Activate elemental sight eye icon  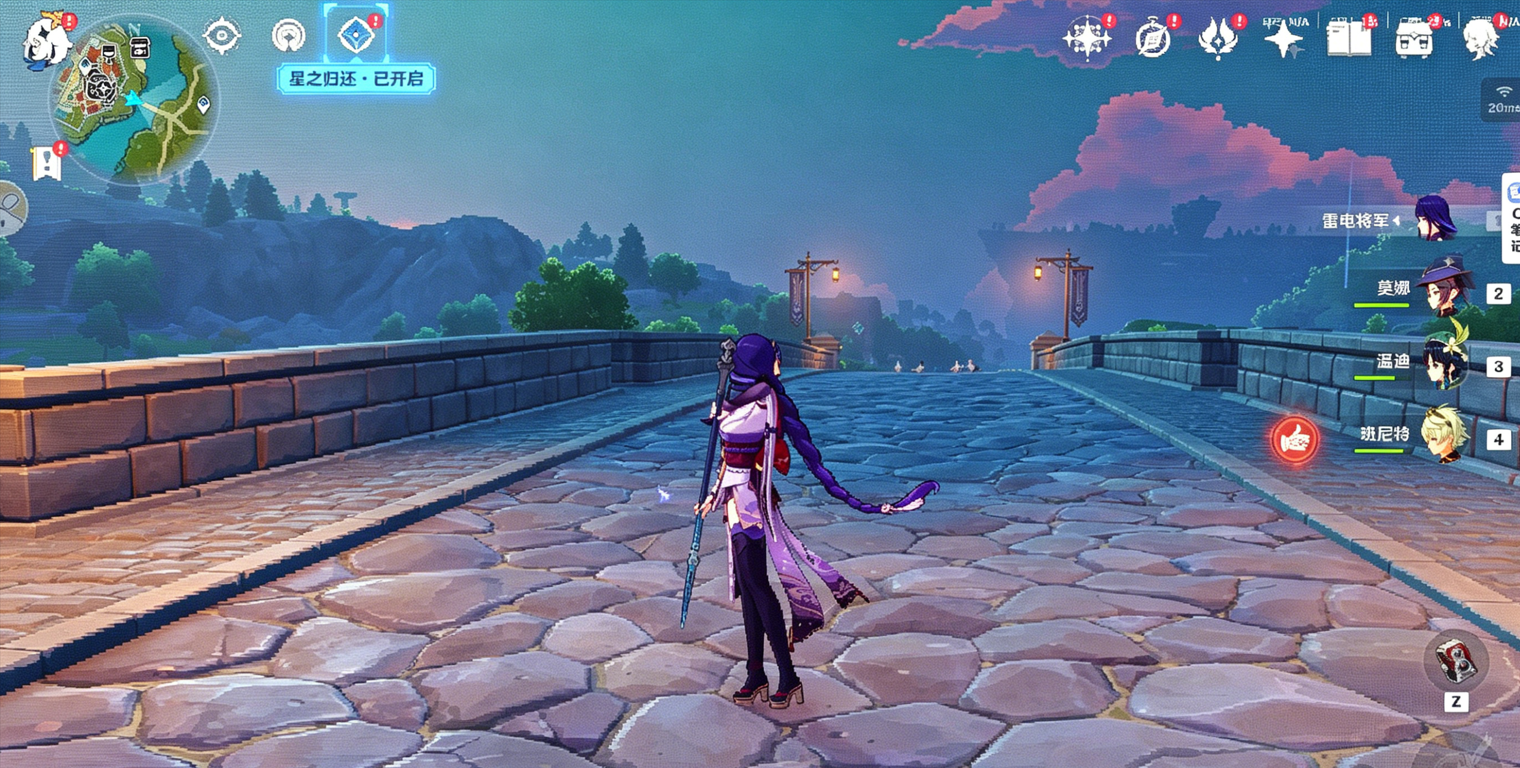tap(221, 36)
